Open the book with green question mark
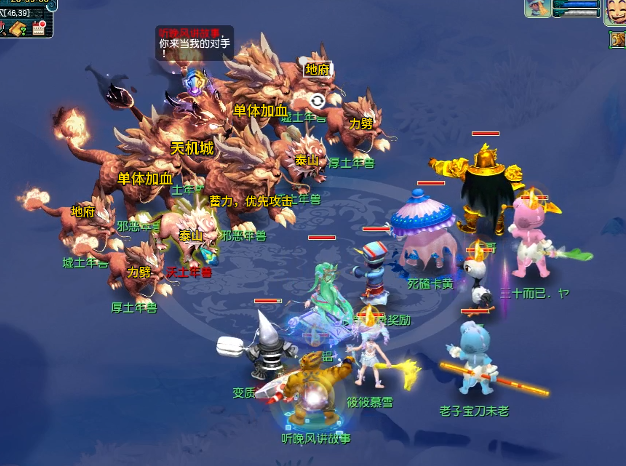Viewport: 626px width, 466px height. point(20,29)
